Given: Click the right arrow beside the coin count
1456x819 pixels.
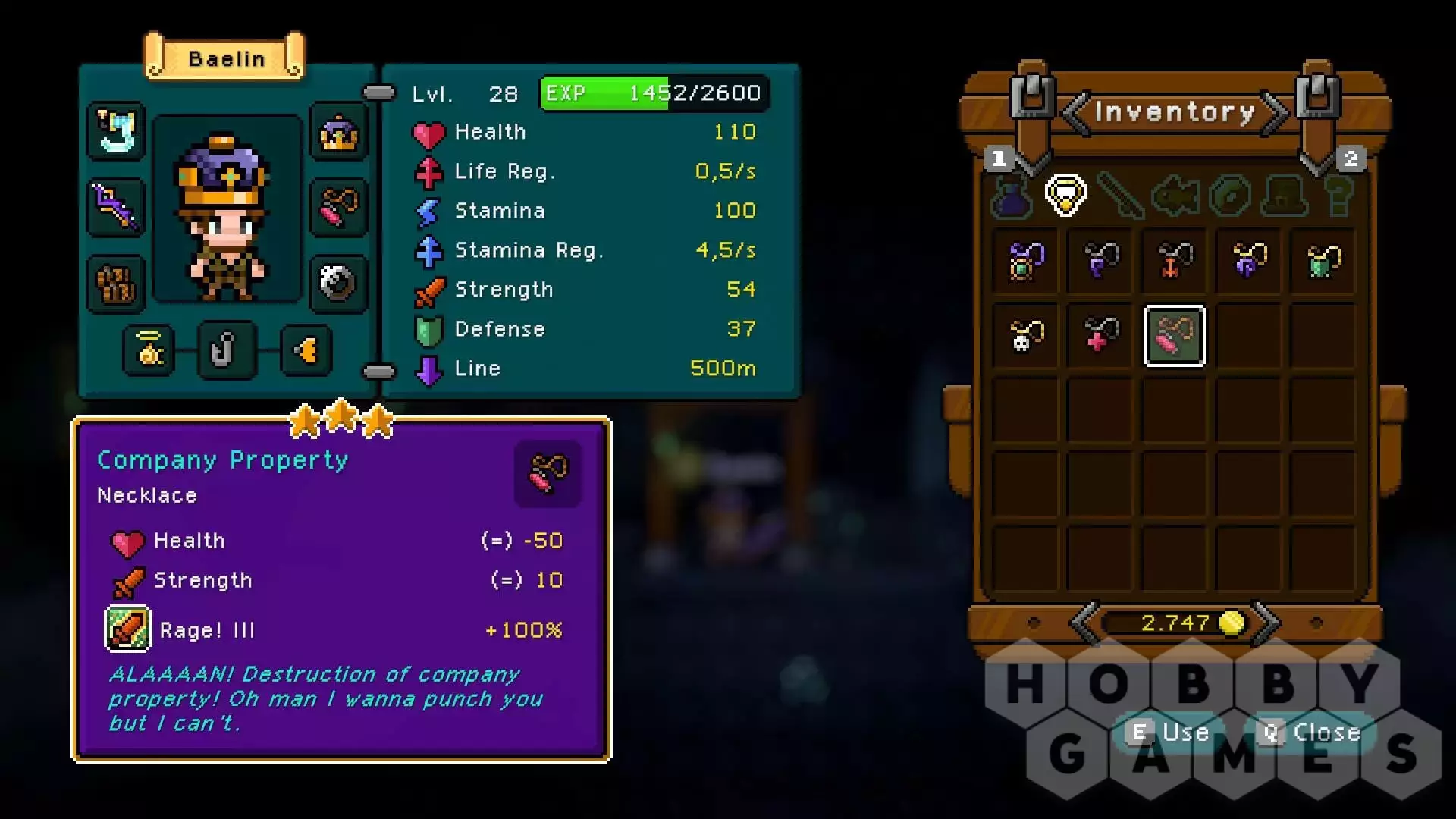Looking at the screenshot, I should [x=1265, y=623].
